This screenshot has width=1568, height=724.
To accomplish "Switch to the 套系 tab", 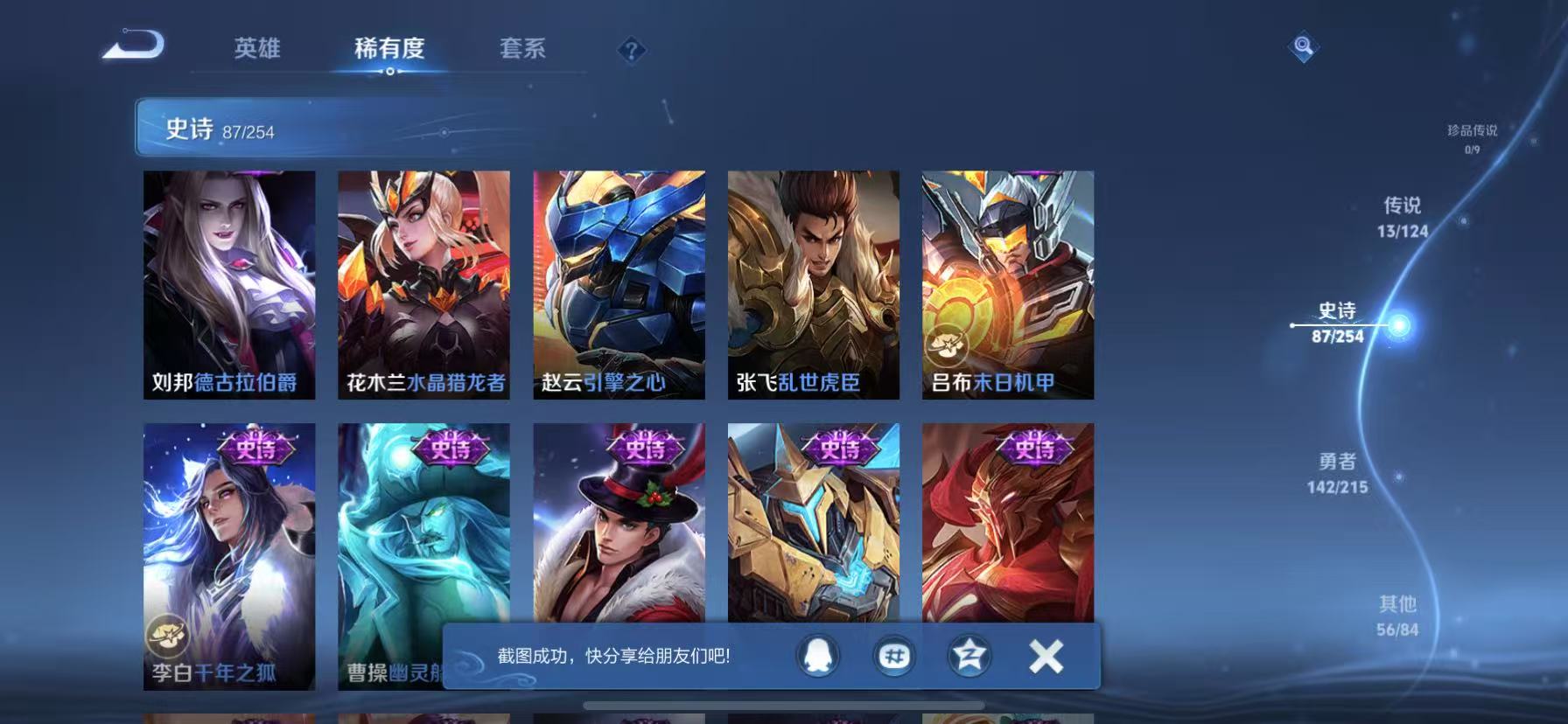I will [521, 50].
